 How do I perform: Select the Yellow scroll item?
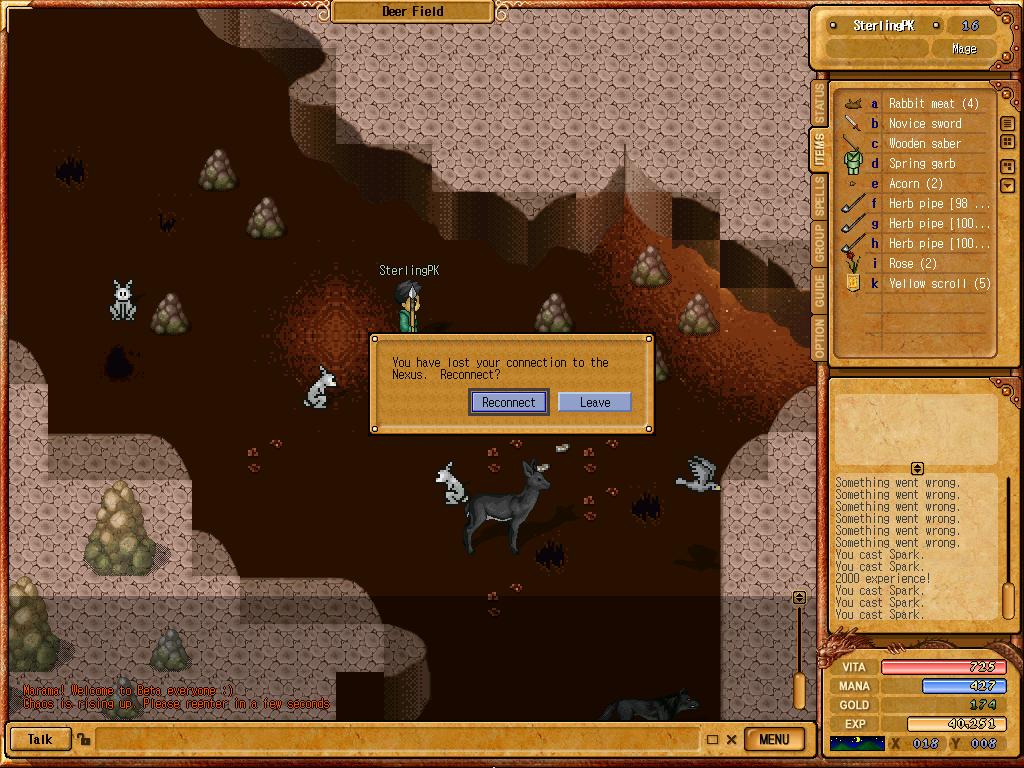coord(939,284)
